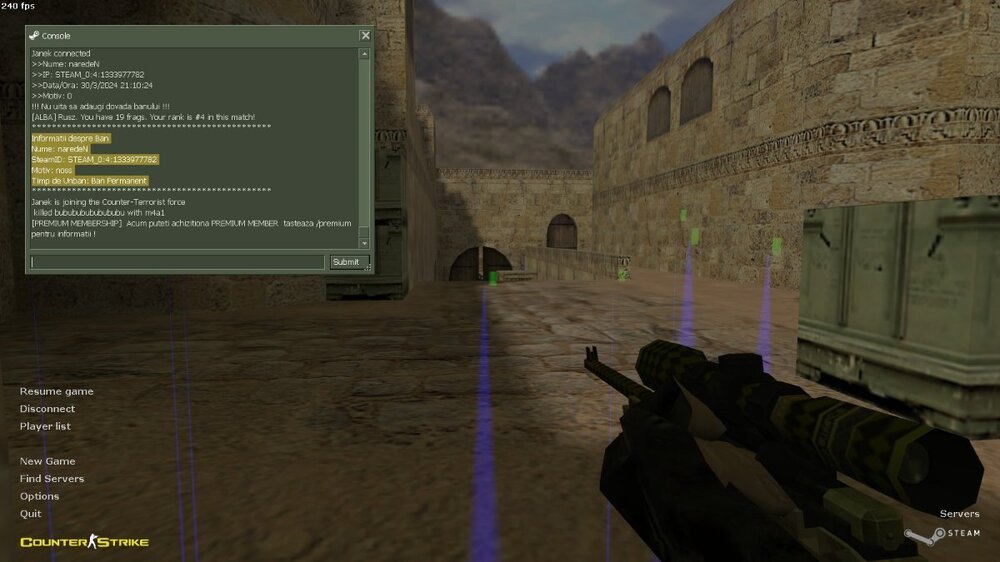Resume the game from the menu
The width and height of the screenshot is (1000, 562).
click(x=56, y=391)
